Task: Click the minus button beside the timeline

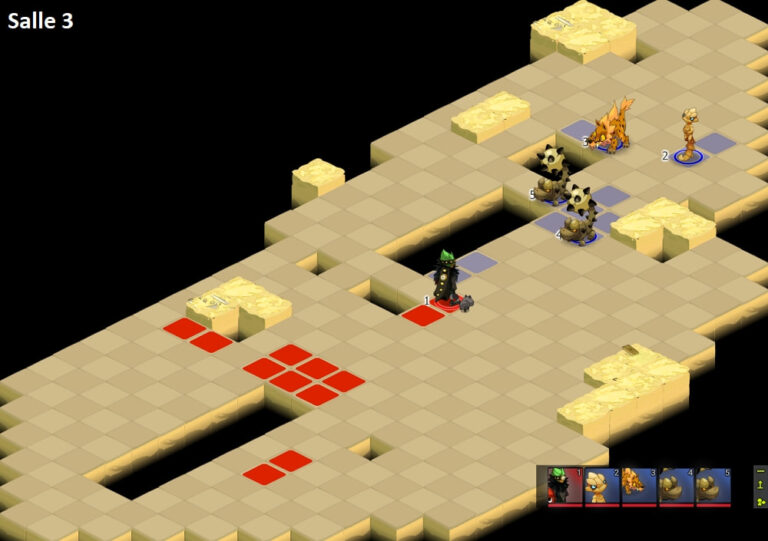Action: click(761, 471)
